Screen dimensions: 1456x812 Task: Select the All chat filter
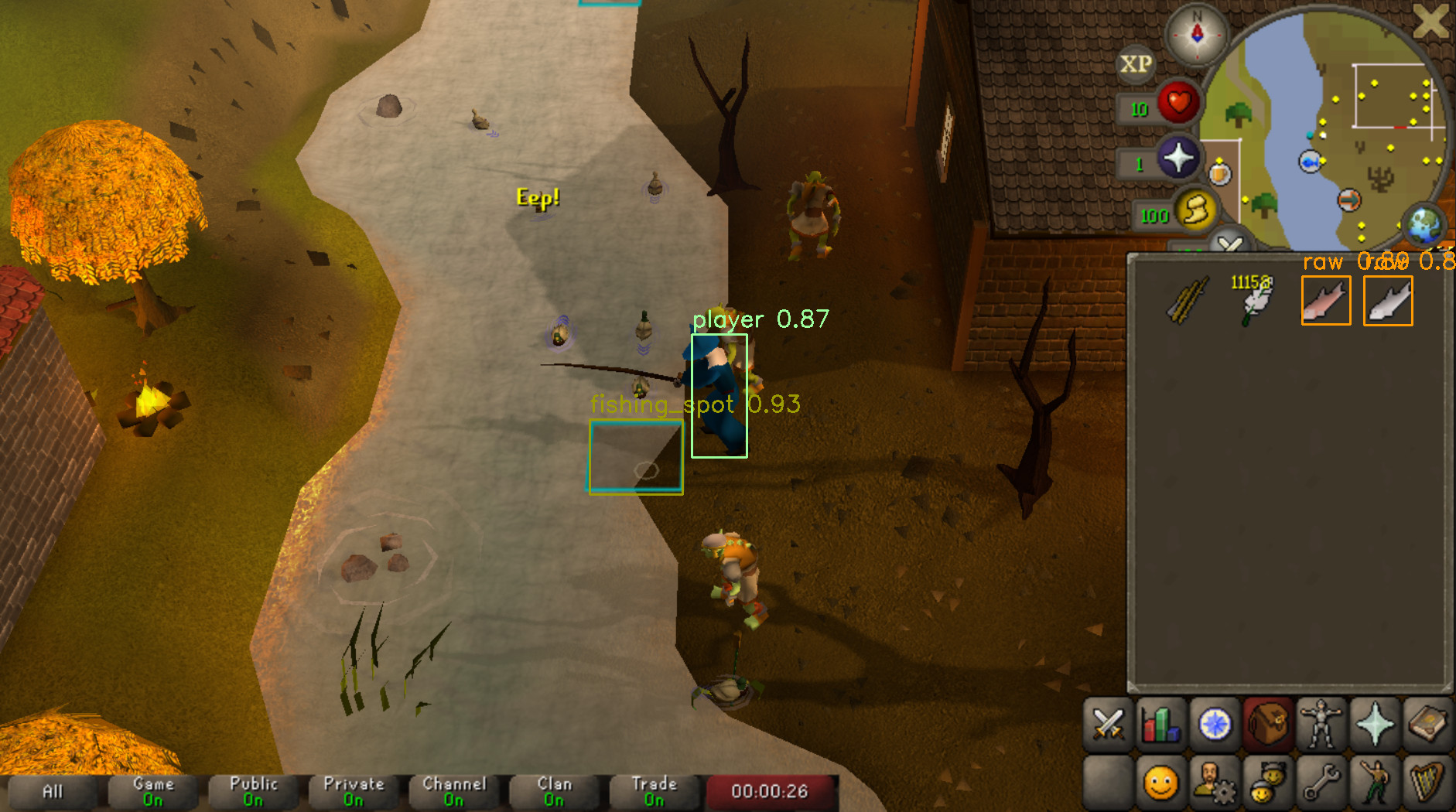[53, 790]
